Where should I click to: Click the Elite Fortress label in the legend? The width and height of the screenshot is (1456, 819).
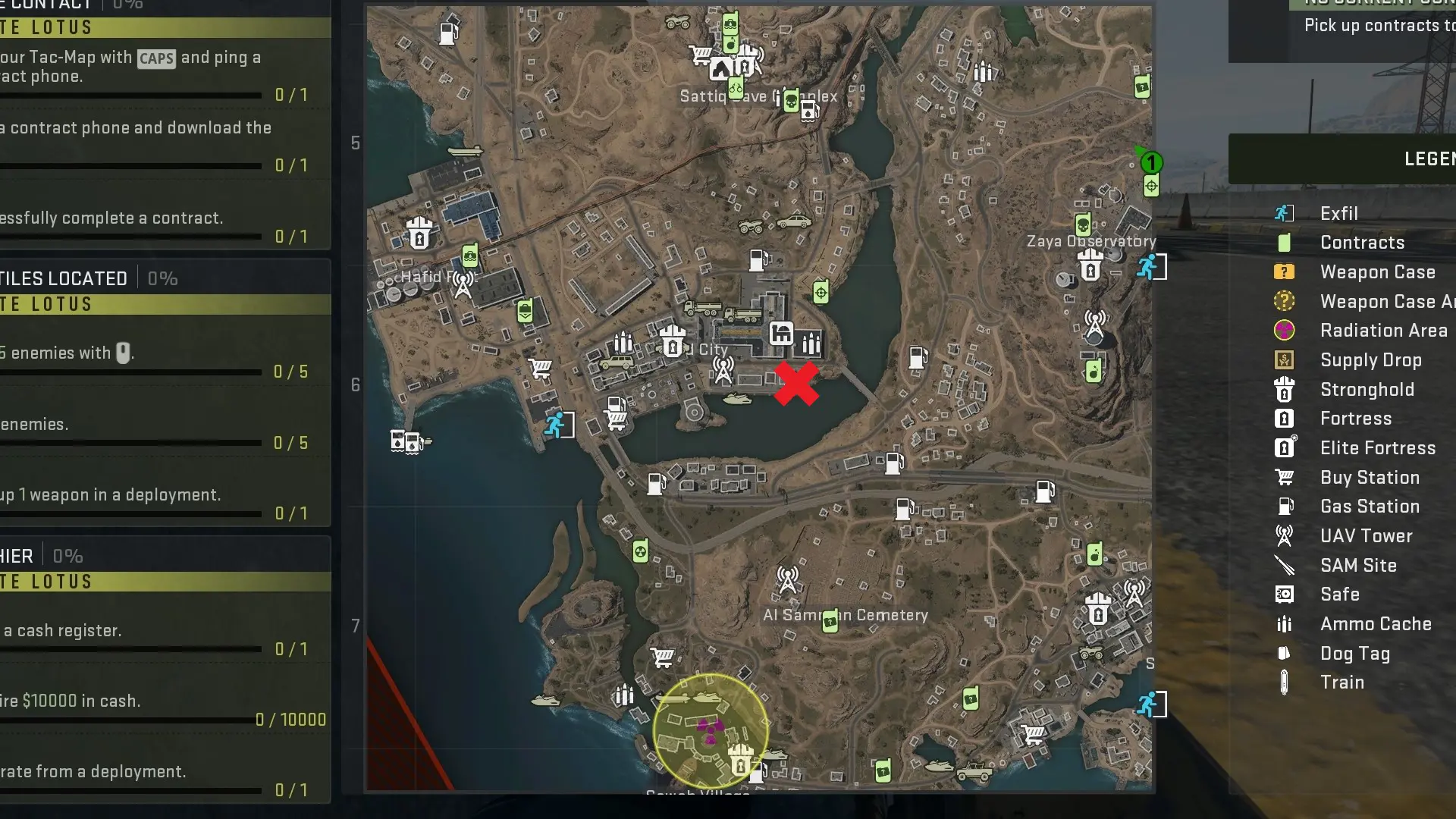pos(1379,448)
